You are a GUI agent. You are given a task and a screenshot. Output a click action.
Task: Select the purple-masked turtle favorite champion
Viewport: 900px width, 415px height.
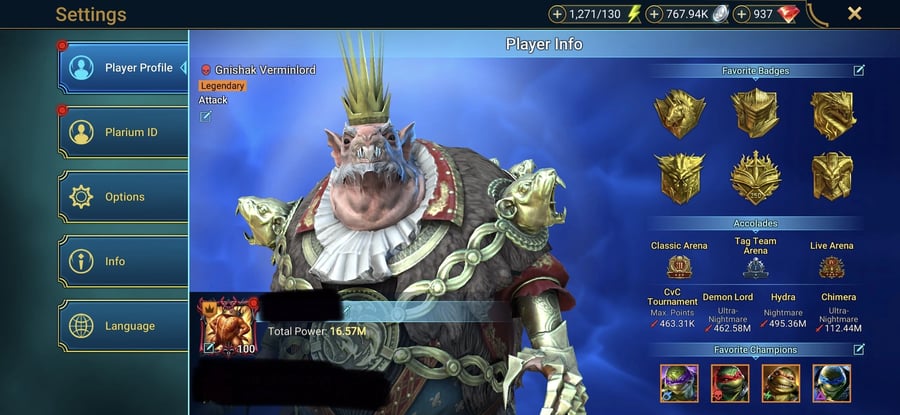(x=678, y=382)
